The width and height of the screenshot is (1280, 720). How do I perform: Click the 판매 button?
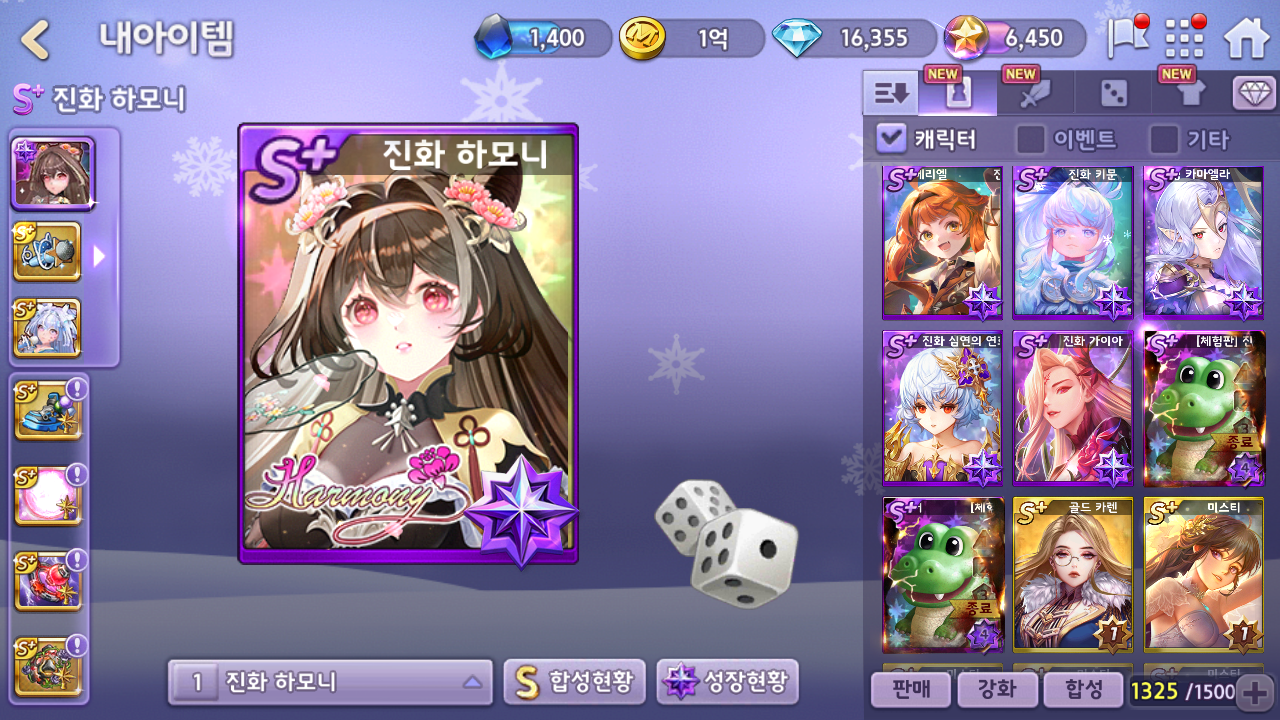[909, 689]
